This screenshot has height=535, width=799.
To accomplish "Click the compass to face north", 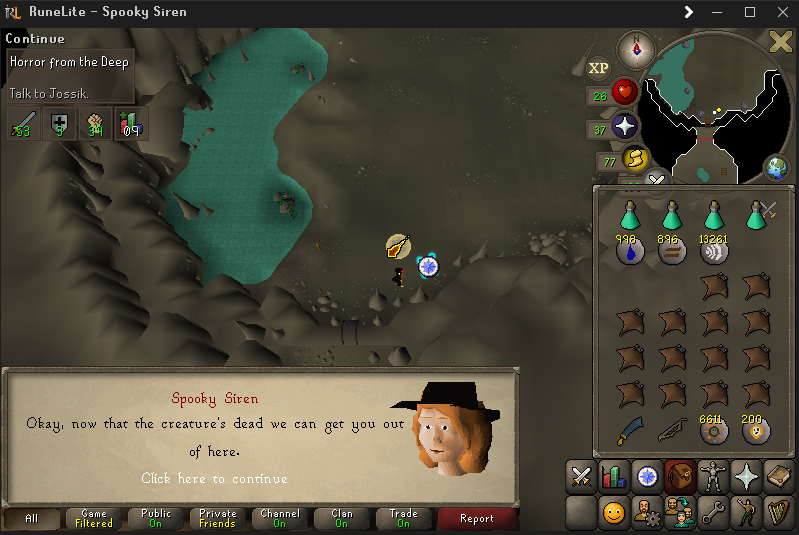I will (635, 48).
